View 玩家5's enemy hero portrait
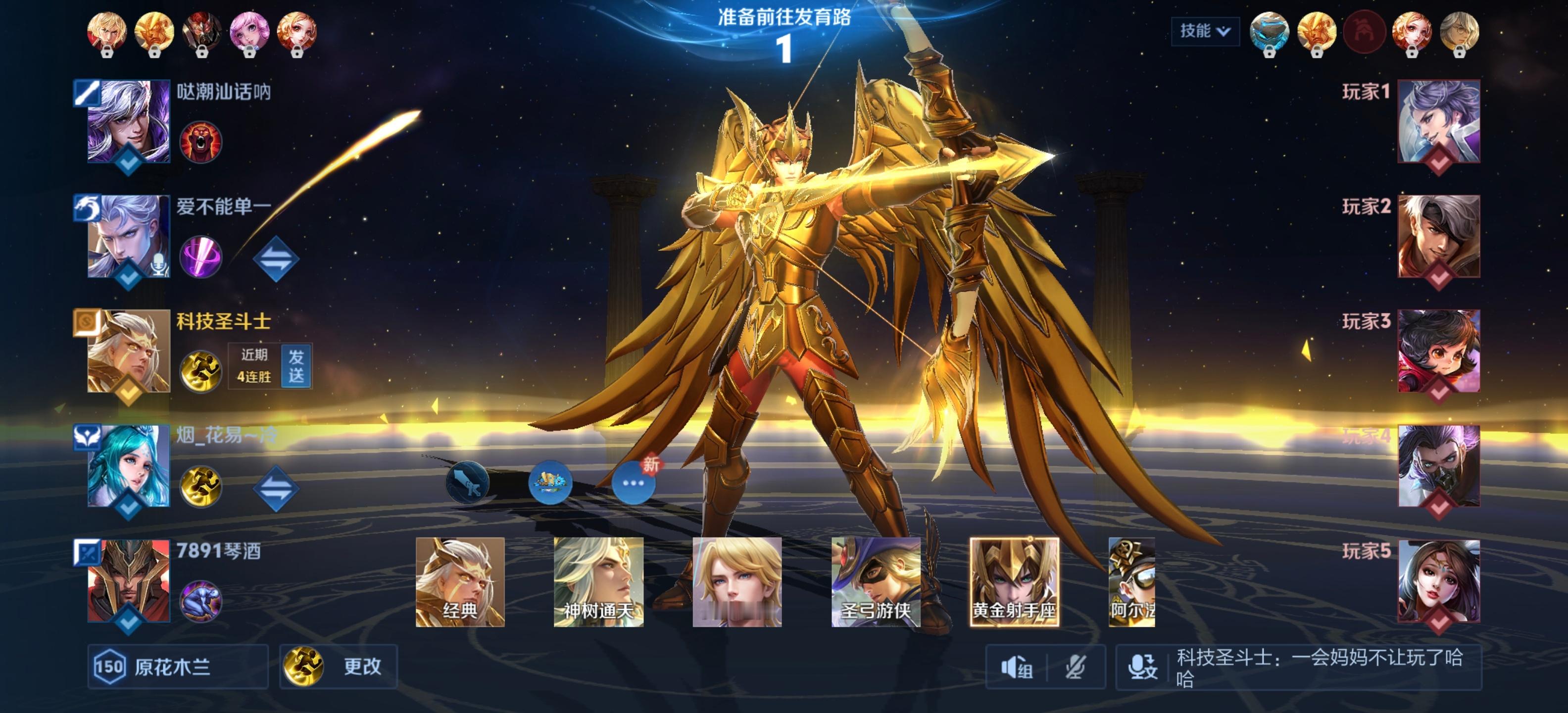Image resolution: width=1568 pixels, height=713 pixels. (x=1438, y=581)
